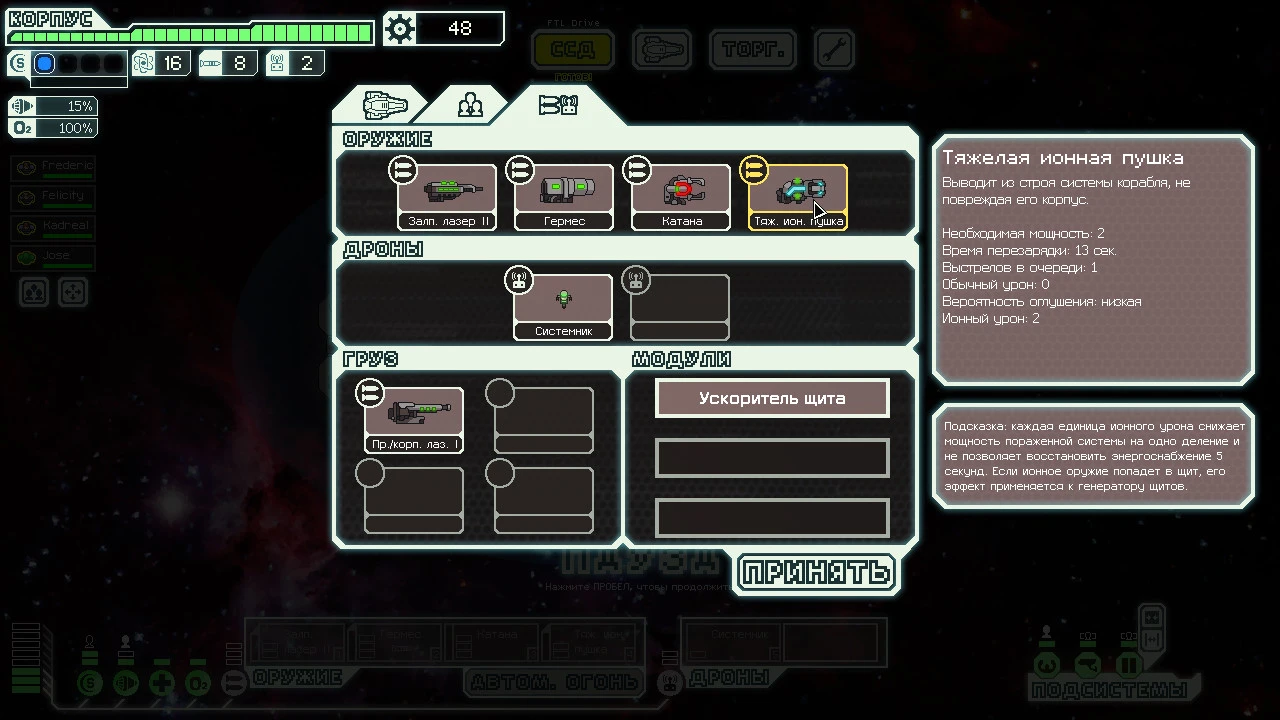
Task: Click the shields S power icon
Action: tap(90, 683)
